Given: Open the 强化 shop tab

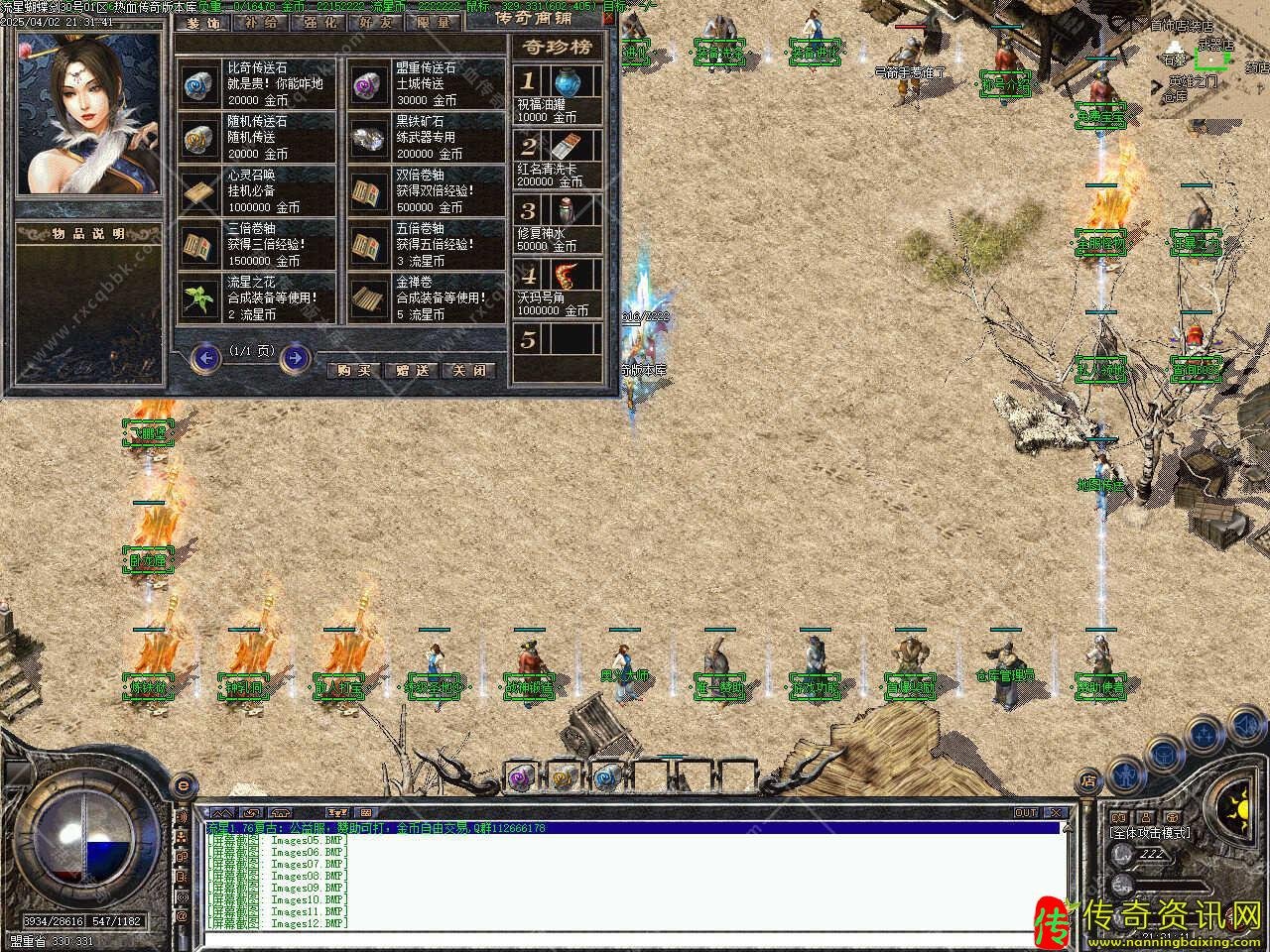Looking at the screenshot, I should [318, 22].
